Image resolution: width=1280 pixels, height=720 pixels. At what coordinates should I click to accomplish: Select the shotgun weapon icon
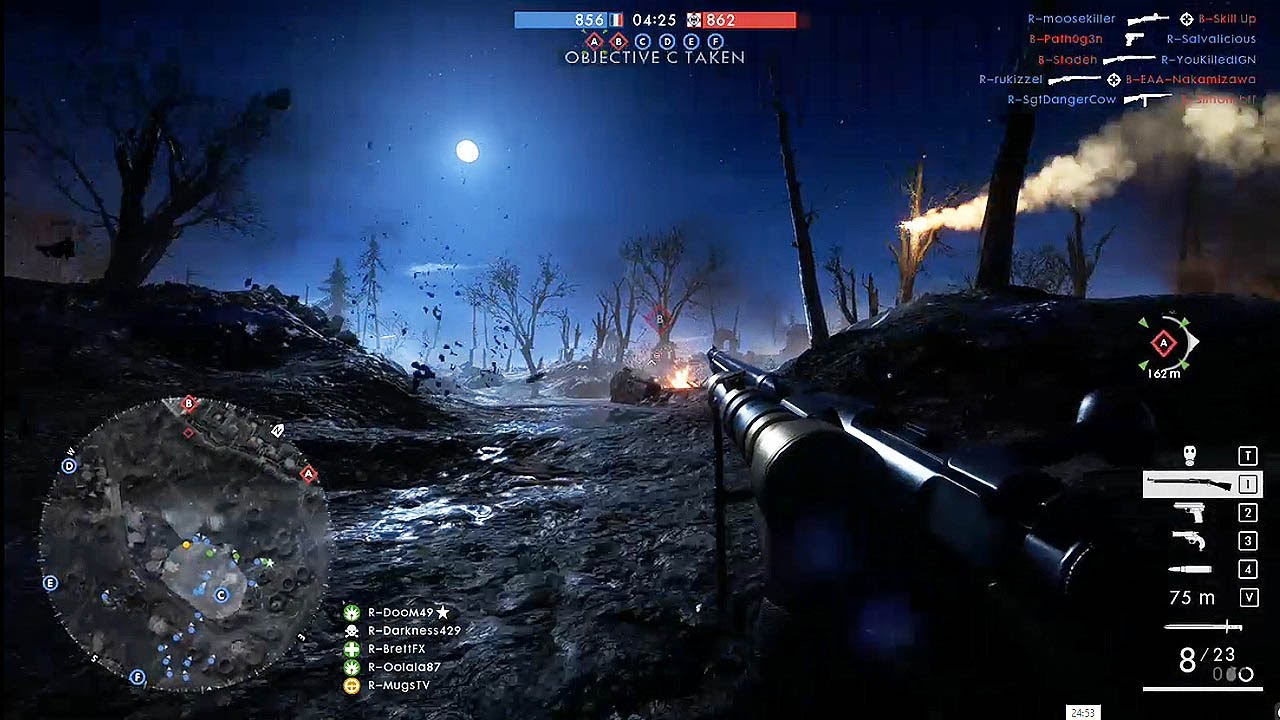click(1190, 483)
